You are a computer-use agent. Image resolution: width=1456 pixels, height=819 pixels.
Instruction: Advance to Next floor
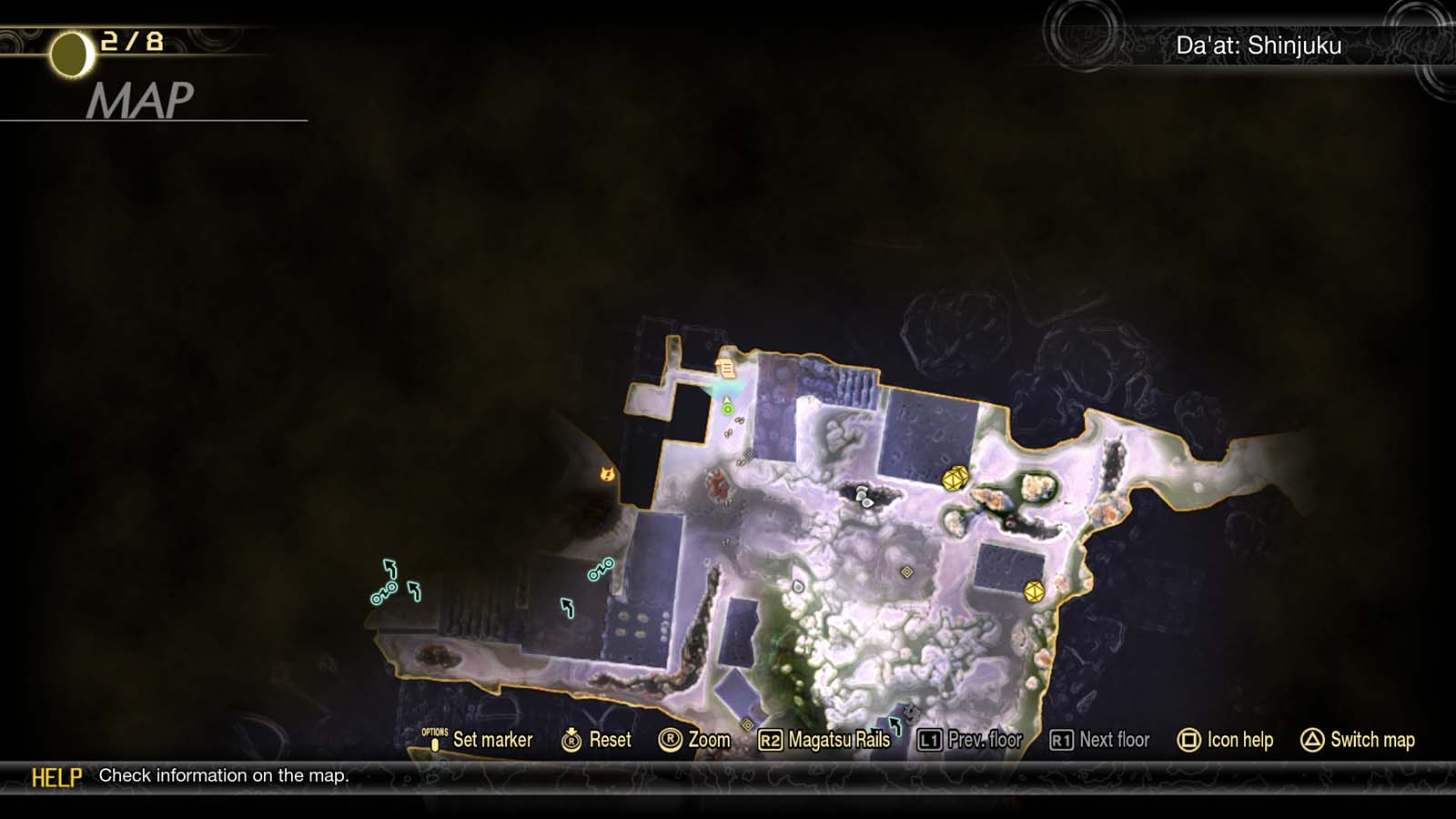pyautogui.click(x=1115, y=740)
